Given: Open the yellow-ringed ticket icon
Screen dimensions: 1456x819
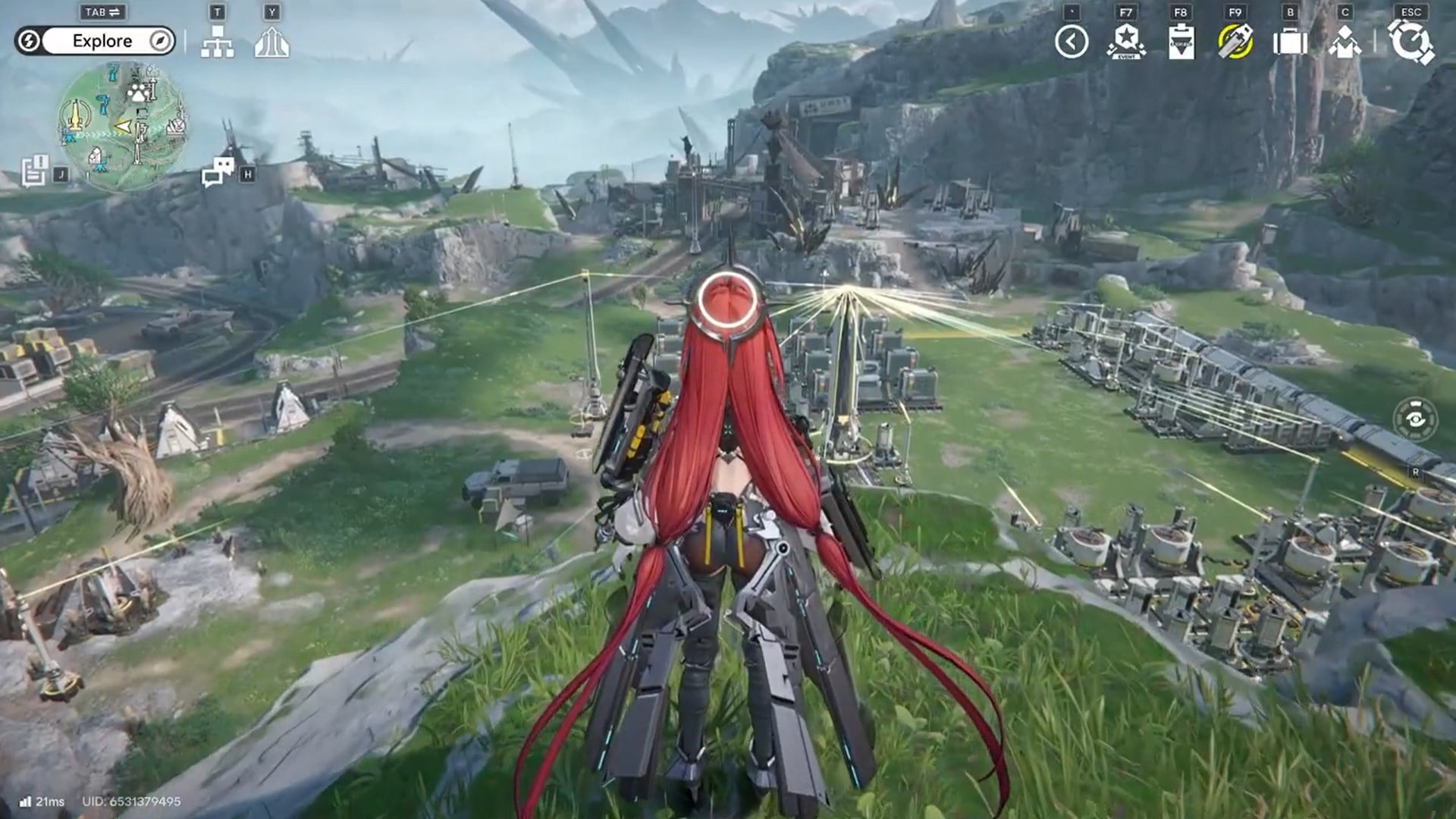Looking at the screenshot, I should point(1235,42).
